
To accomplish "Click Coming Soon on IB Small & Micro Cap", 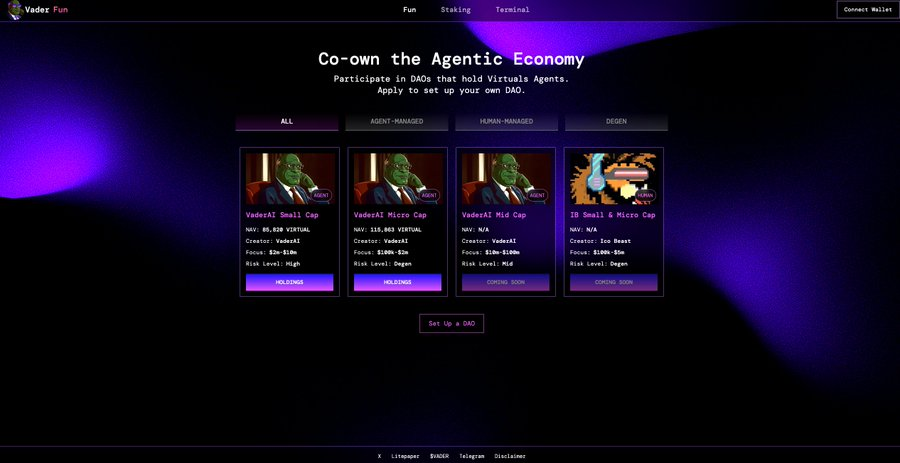I will click(x=613, y=282).
